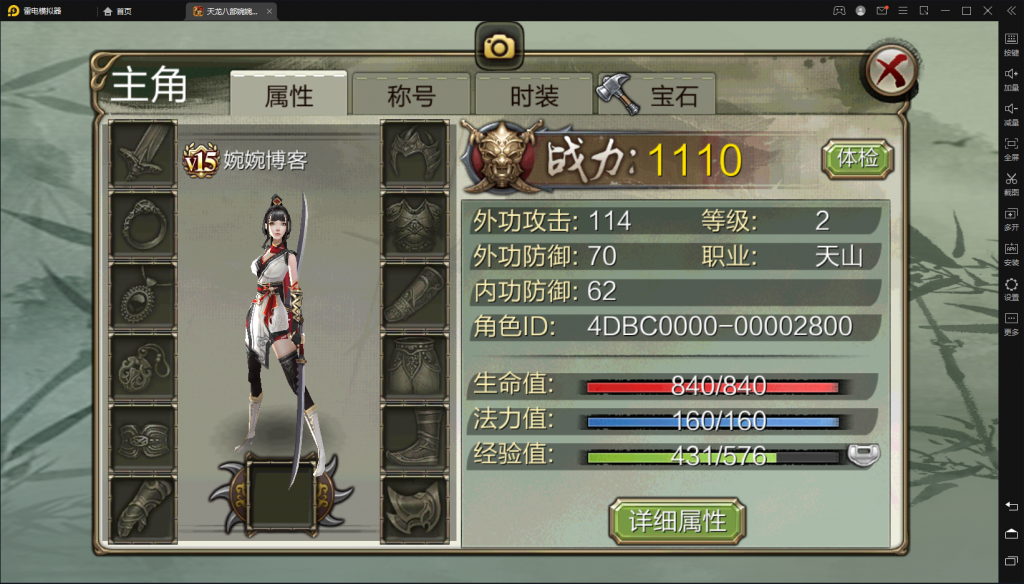Click the emulator 设置 settings button
The image size is (1024, 584).
[1011, 289]
